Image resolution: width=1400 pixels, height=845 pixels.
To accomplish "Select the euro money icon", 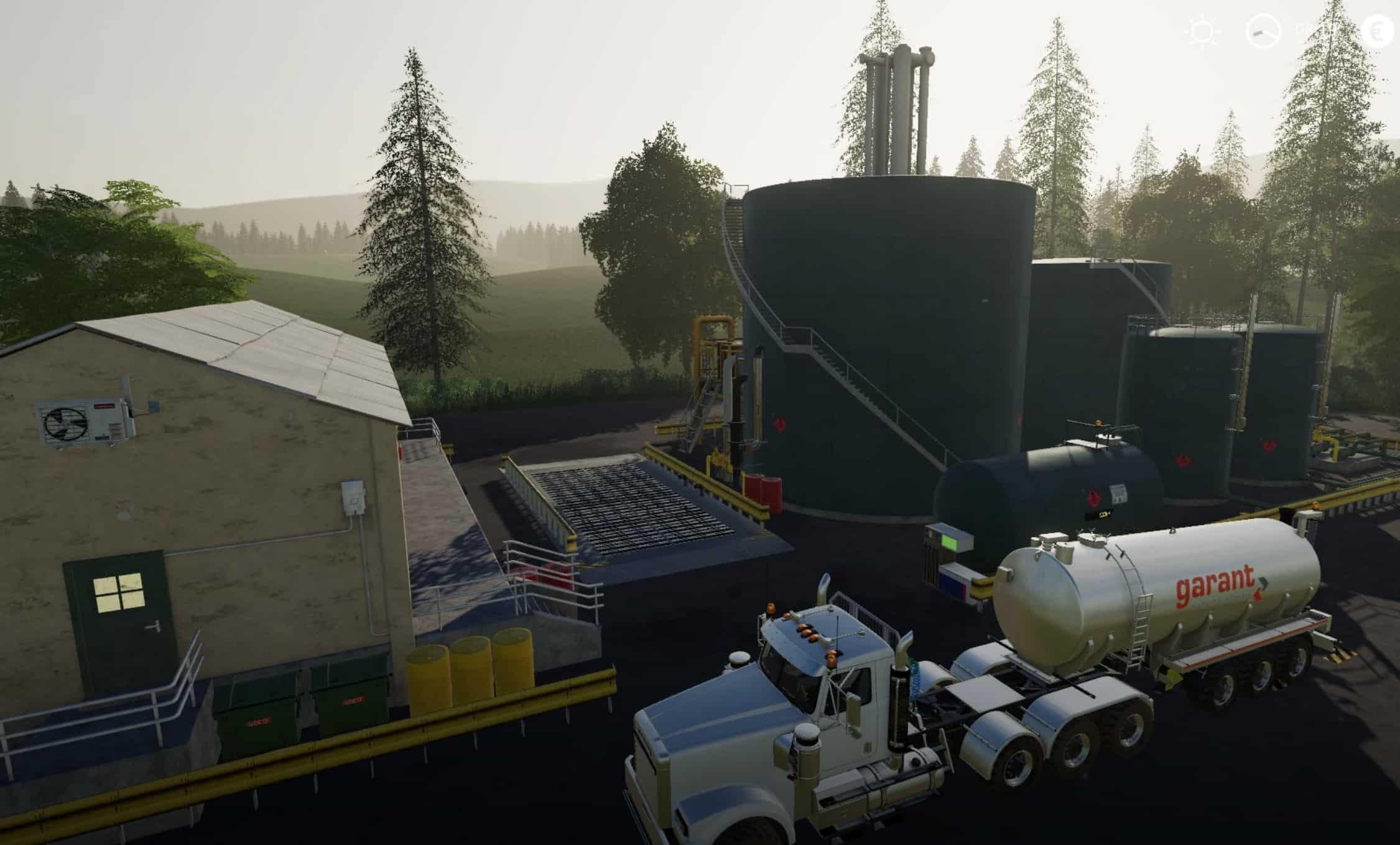I will (x=1378, y=31).
